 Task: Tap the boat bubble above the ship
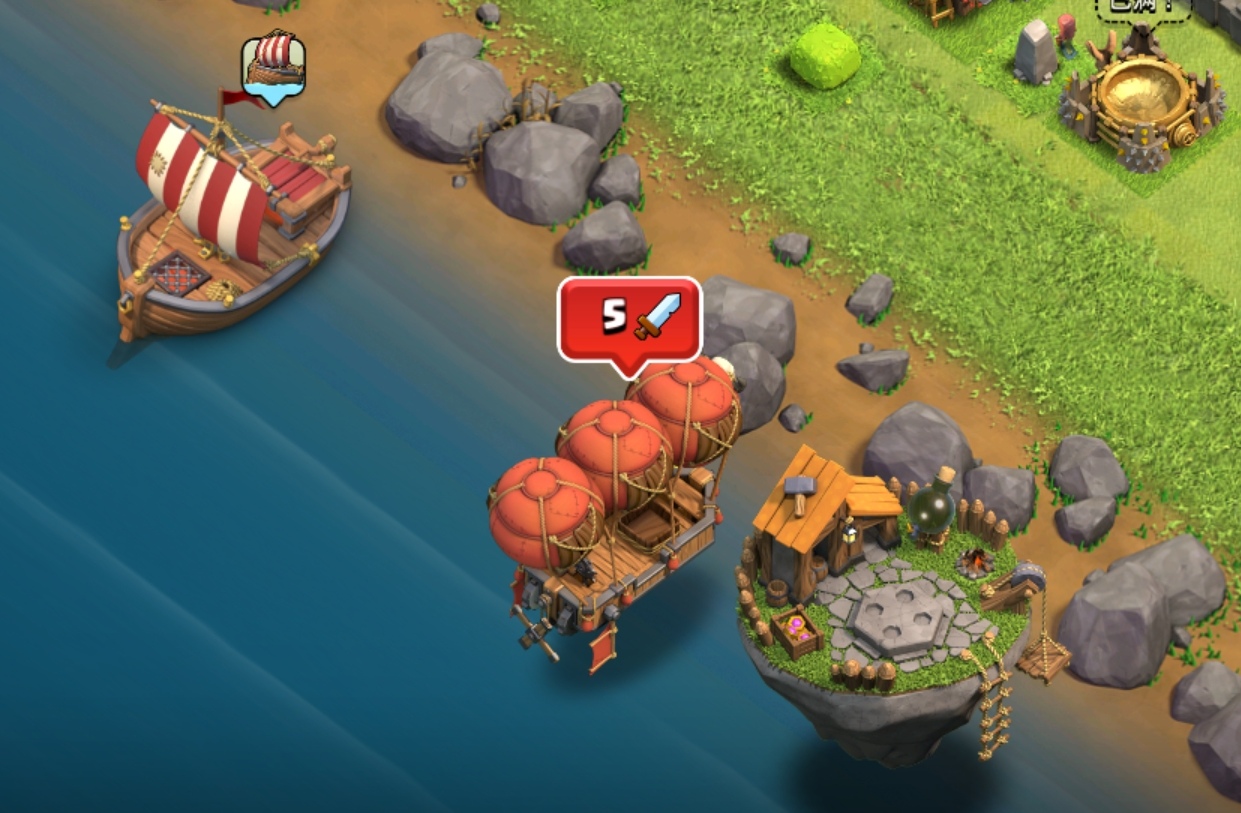[x=273, y=66]
